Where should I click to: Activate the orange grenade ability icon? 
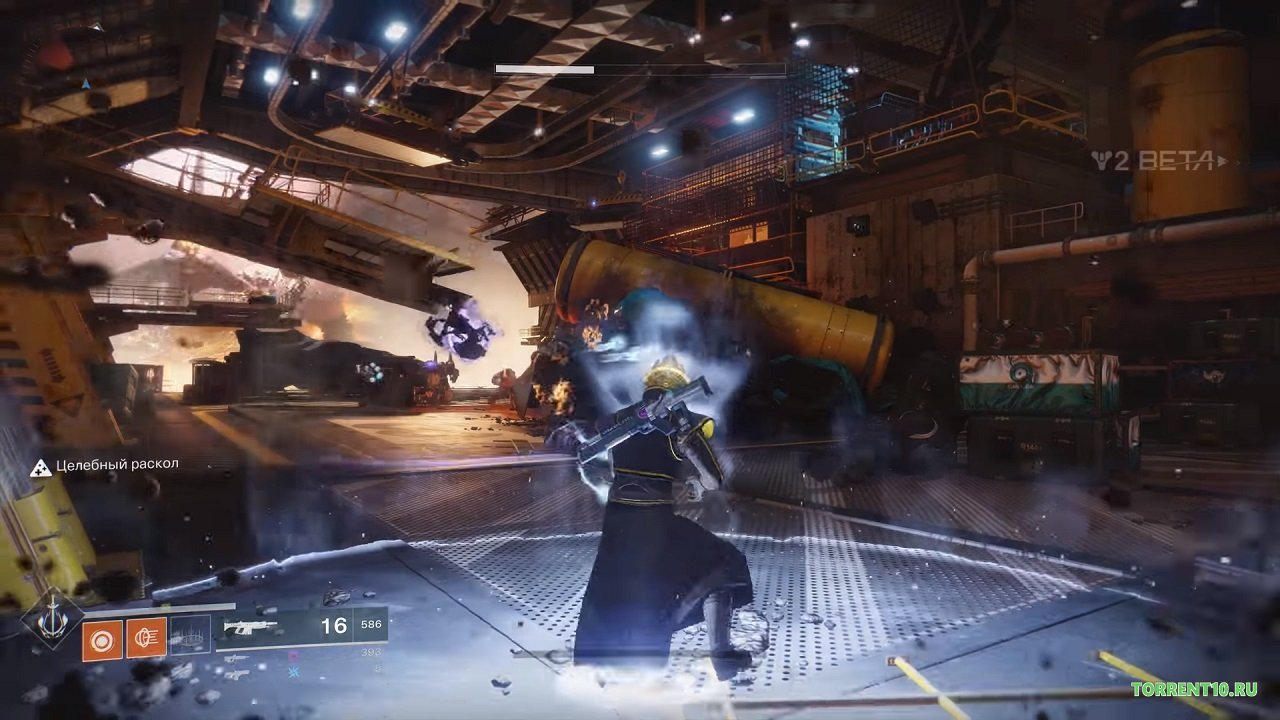pyautogui.click(x=102, y=638)
